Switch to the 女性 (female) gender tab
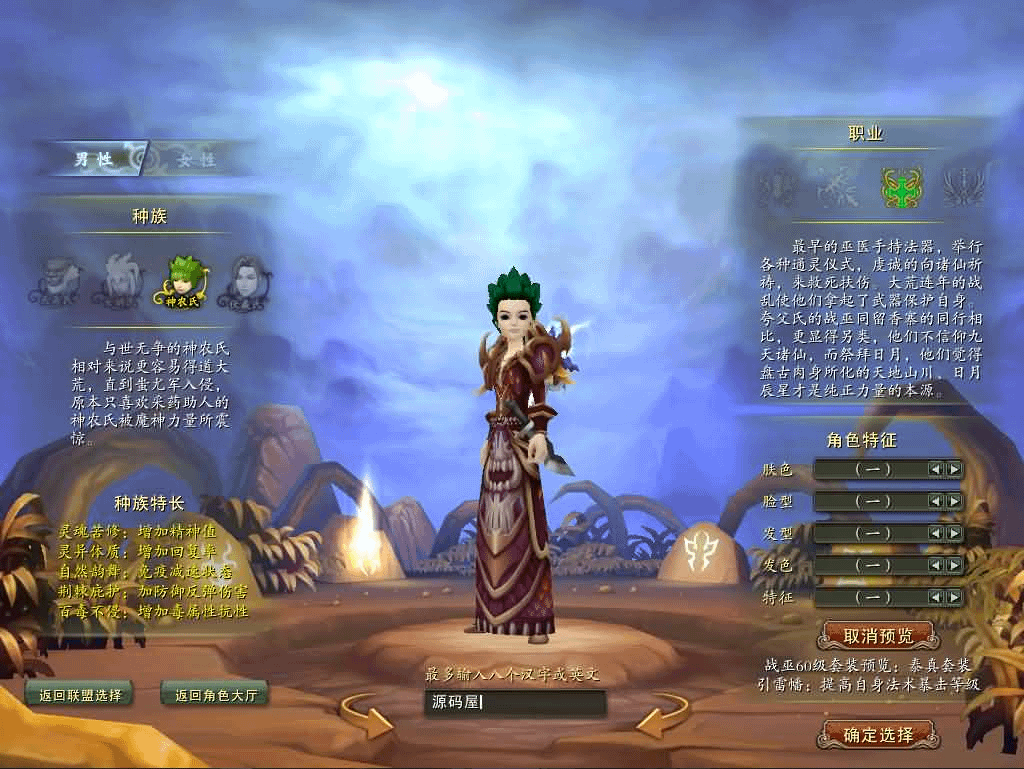1024x769 pixels. pyautogui.click(x=195, y=159)
